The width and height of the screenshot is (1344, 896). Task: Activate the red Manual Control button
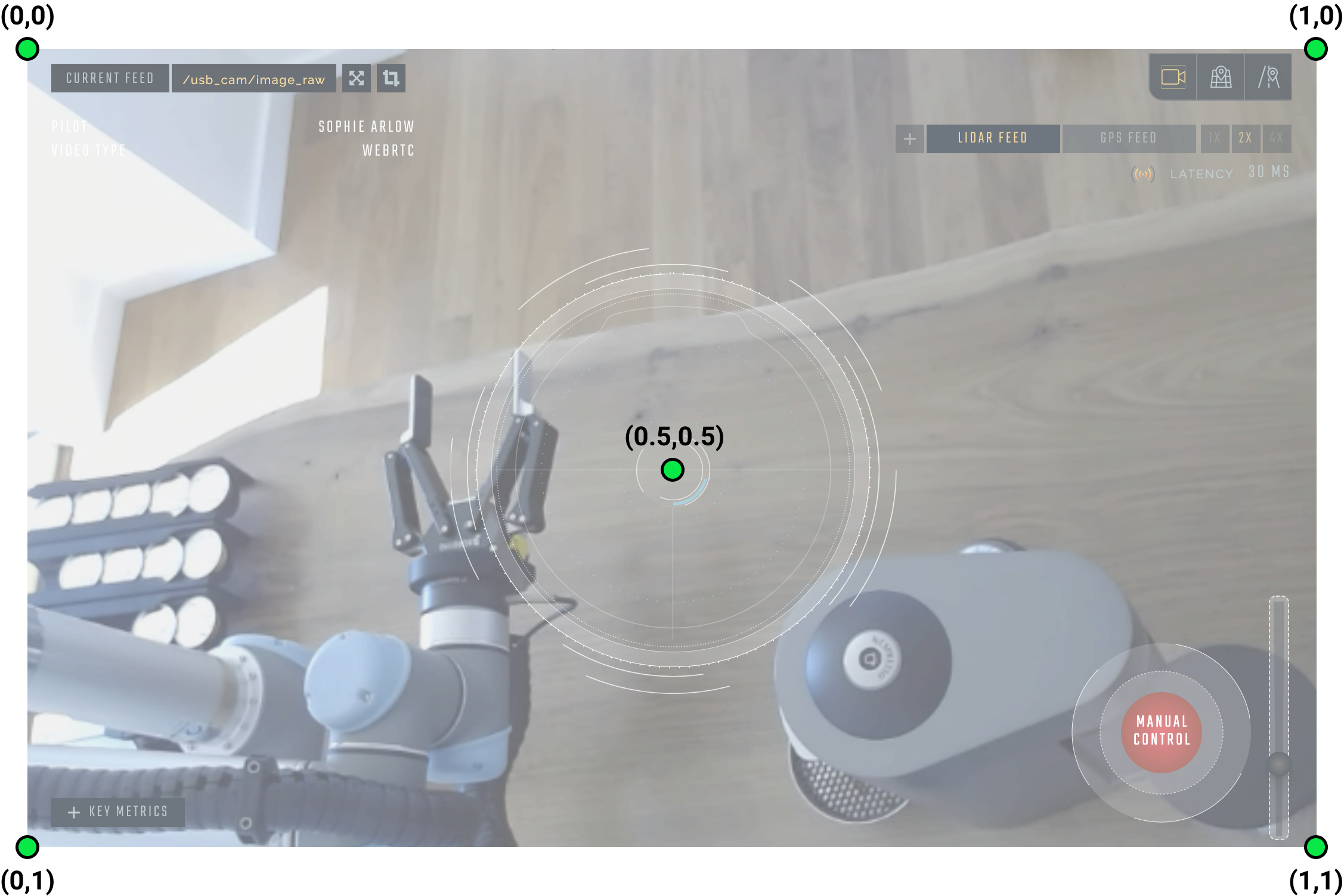(x=1161, y=731)
